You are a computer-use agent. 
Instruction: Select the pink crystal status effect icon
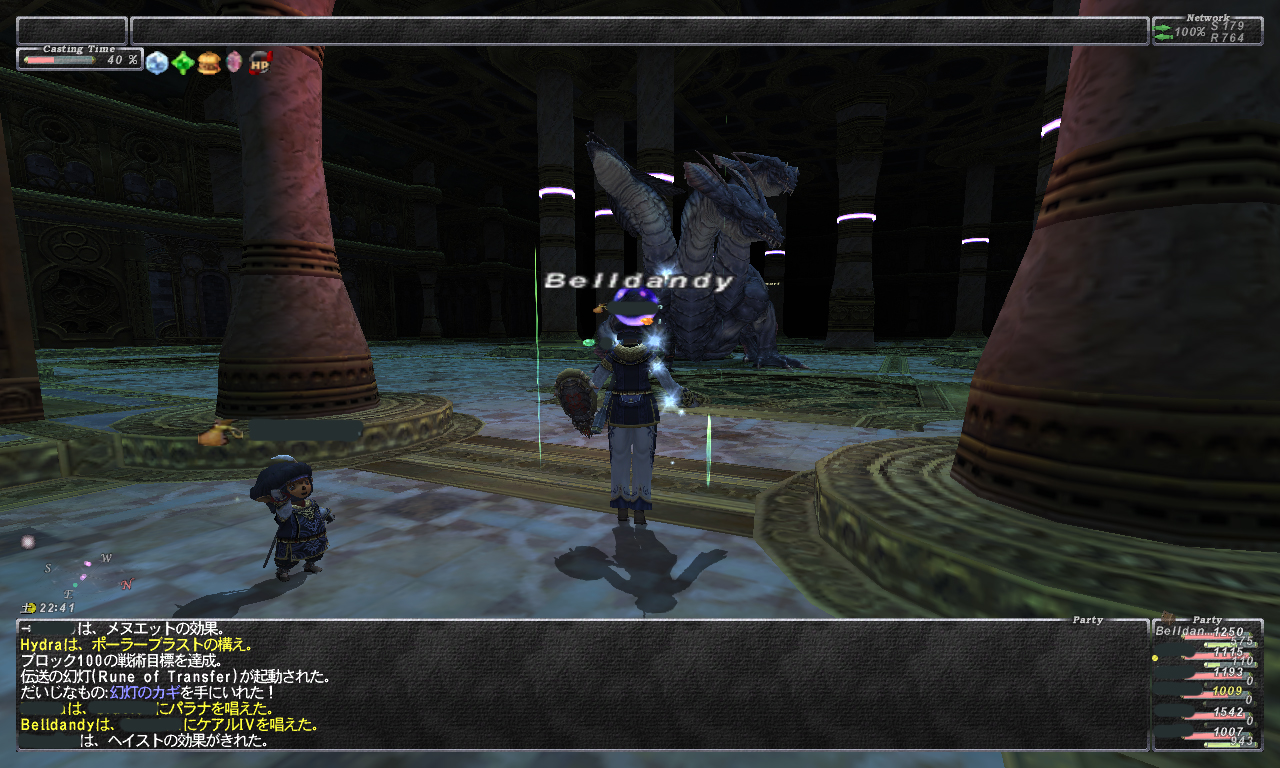click(234, 63)
